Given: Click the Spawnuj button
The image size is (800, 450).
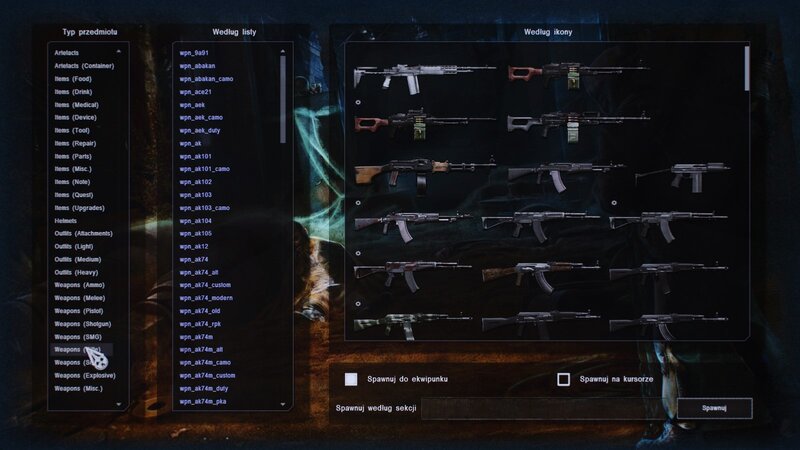Looking at the screenshot, I should coord(714,408).
